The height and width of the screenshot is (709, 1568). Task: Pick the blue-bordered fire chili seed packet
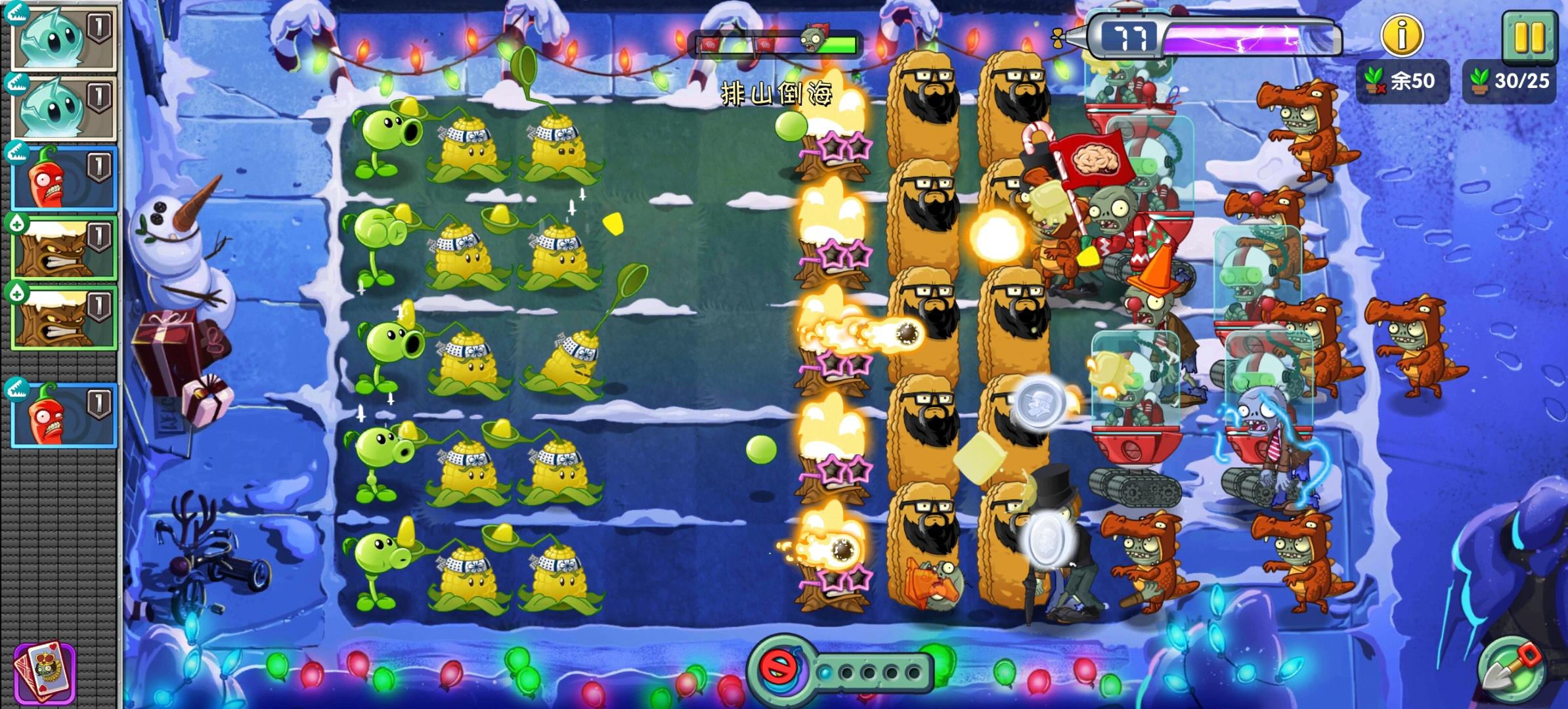pyautogui.click(x=62, y=176)
